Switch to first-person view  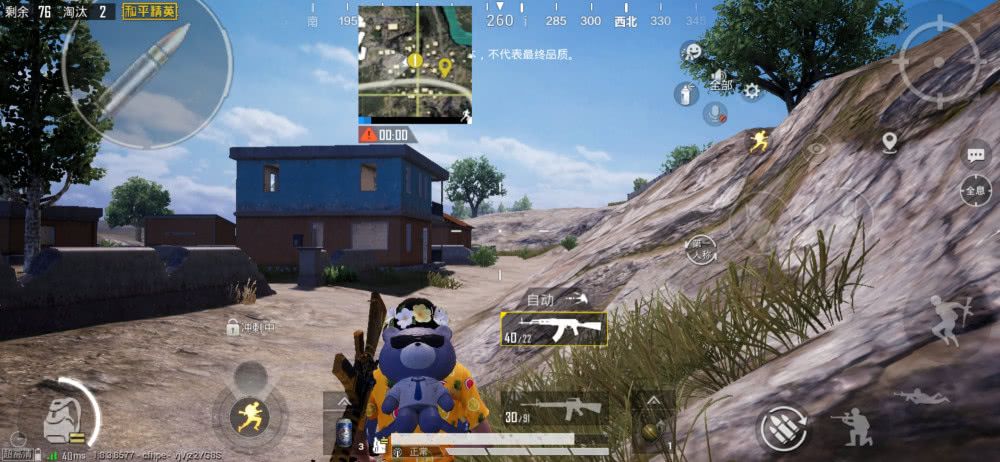pos(702,249)
